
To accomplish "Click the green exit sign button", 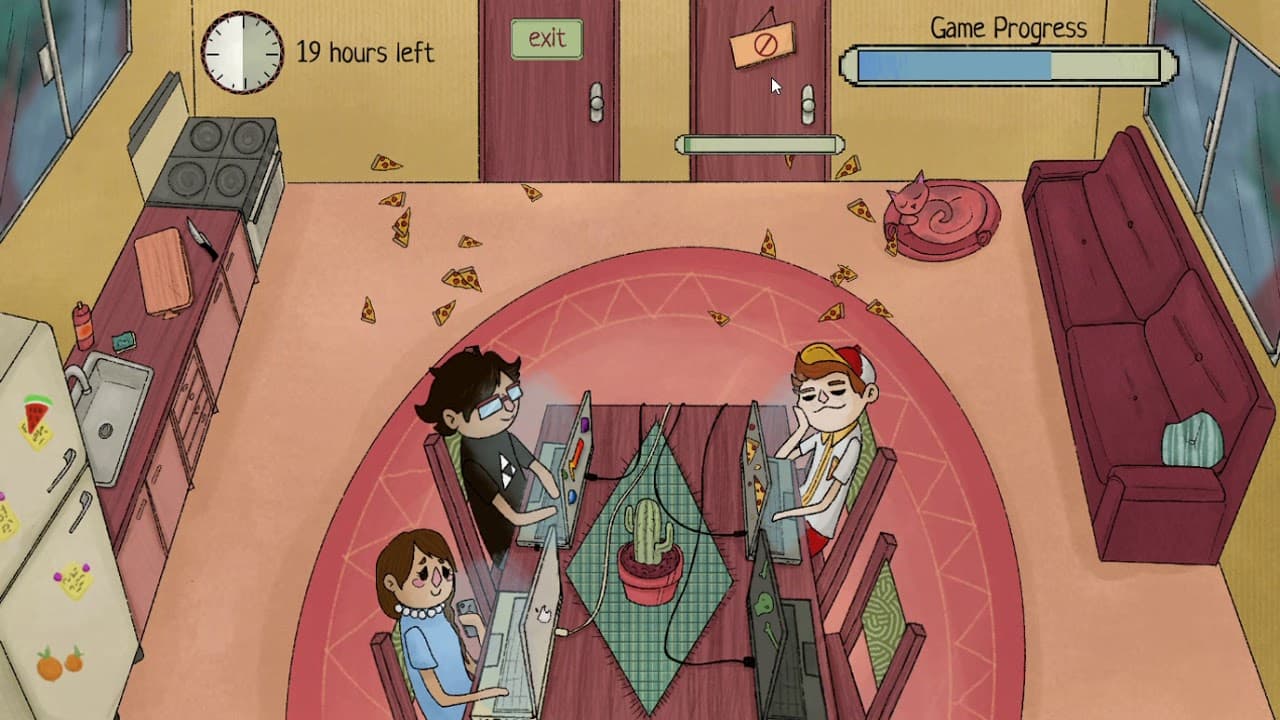I will pos(546,39).
